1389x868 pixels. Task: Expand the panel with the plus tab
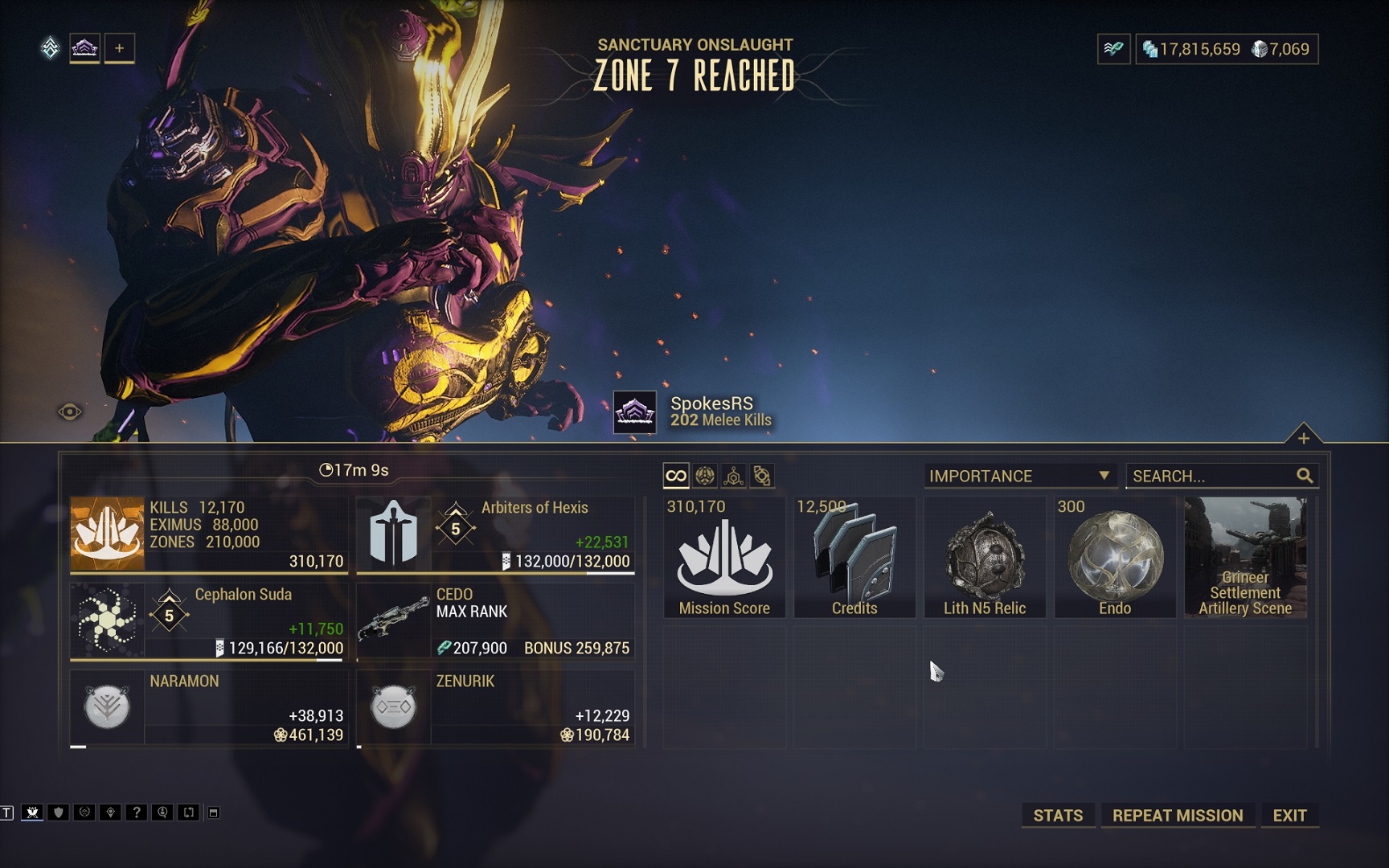(x=1303, y=437)
